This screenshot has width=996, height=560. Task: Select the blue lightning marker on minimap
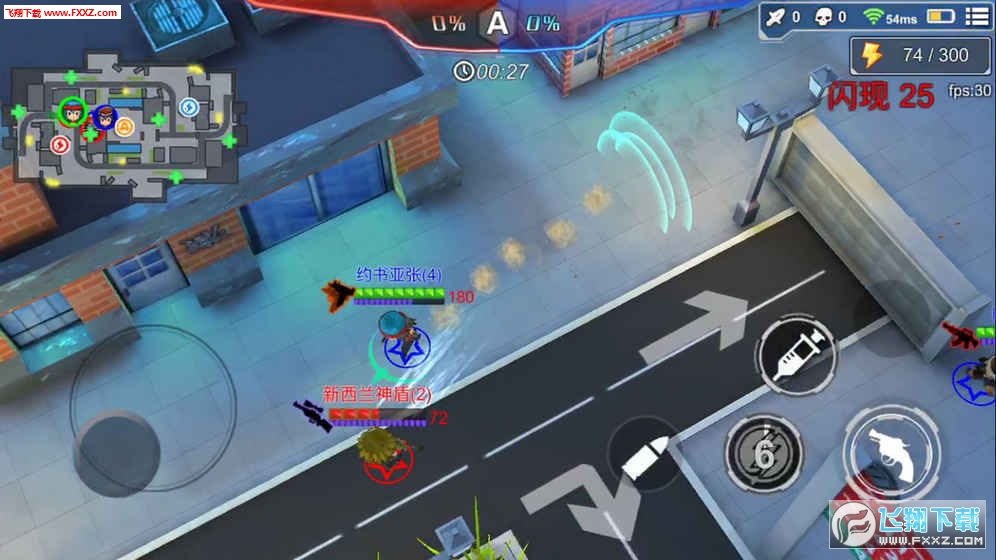(187, 106)
